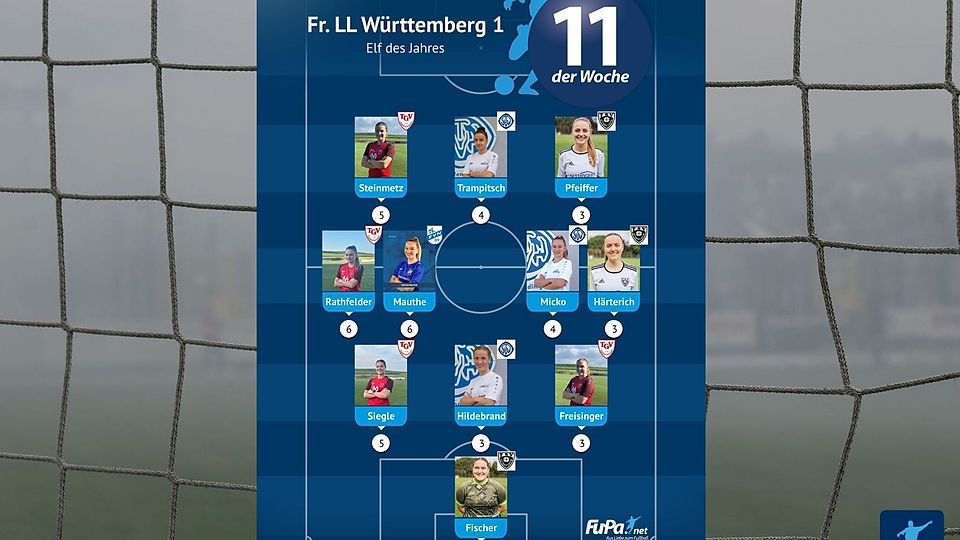Click the FuPa.net logo
This screenshot has height=540, width=960.
612,526
